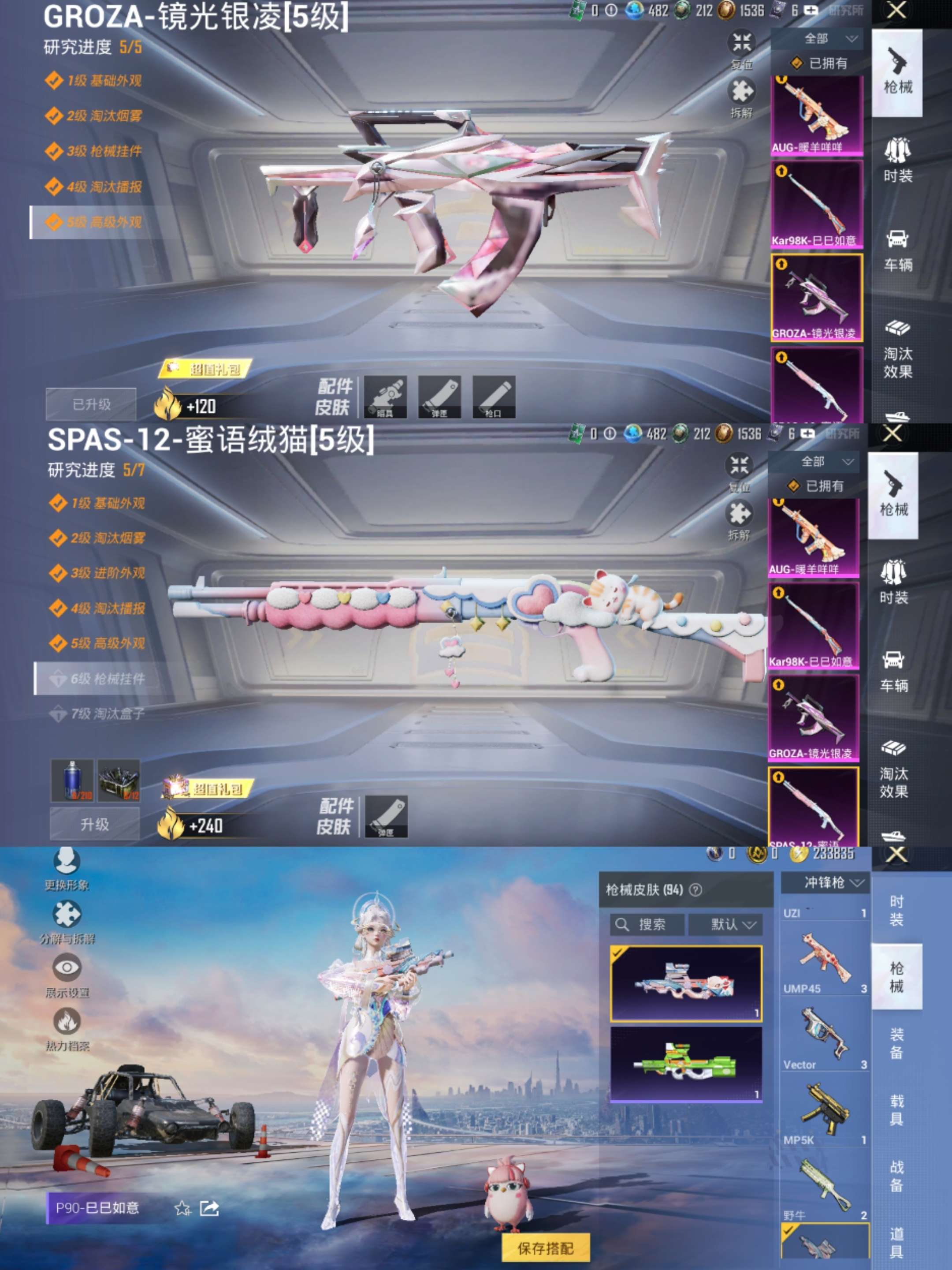This screenshot has width=952, height=1270.
Task: Open the 默认 sort order dropdown
Action: (726, 925)
